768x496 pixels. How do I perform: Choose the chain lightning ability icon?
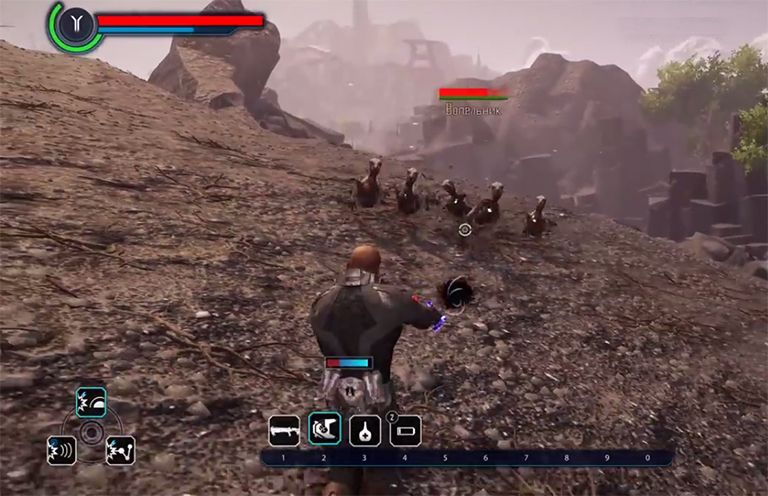point(120,450)
